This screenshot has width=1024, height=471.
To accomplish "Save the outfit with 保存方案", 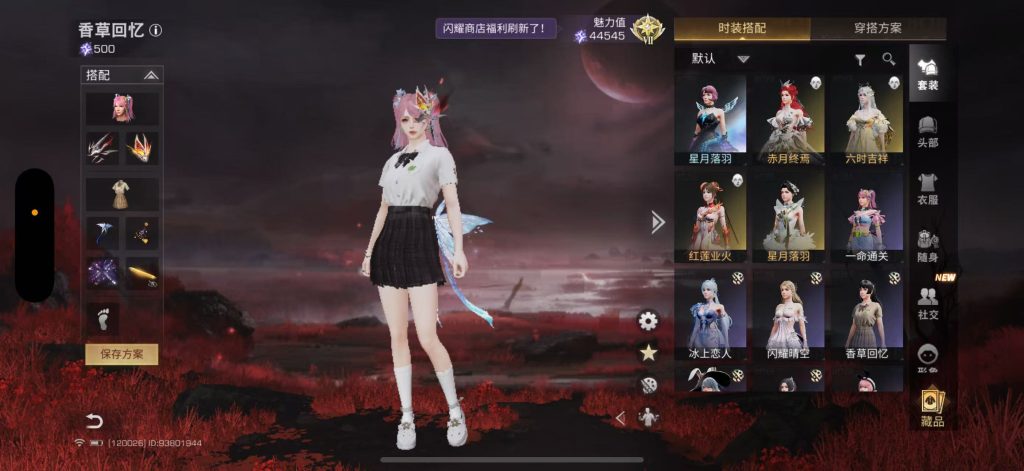I will point(121,354).
